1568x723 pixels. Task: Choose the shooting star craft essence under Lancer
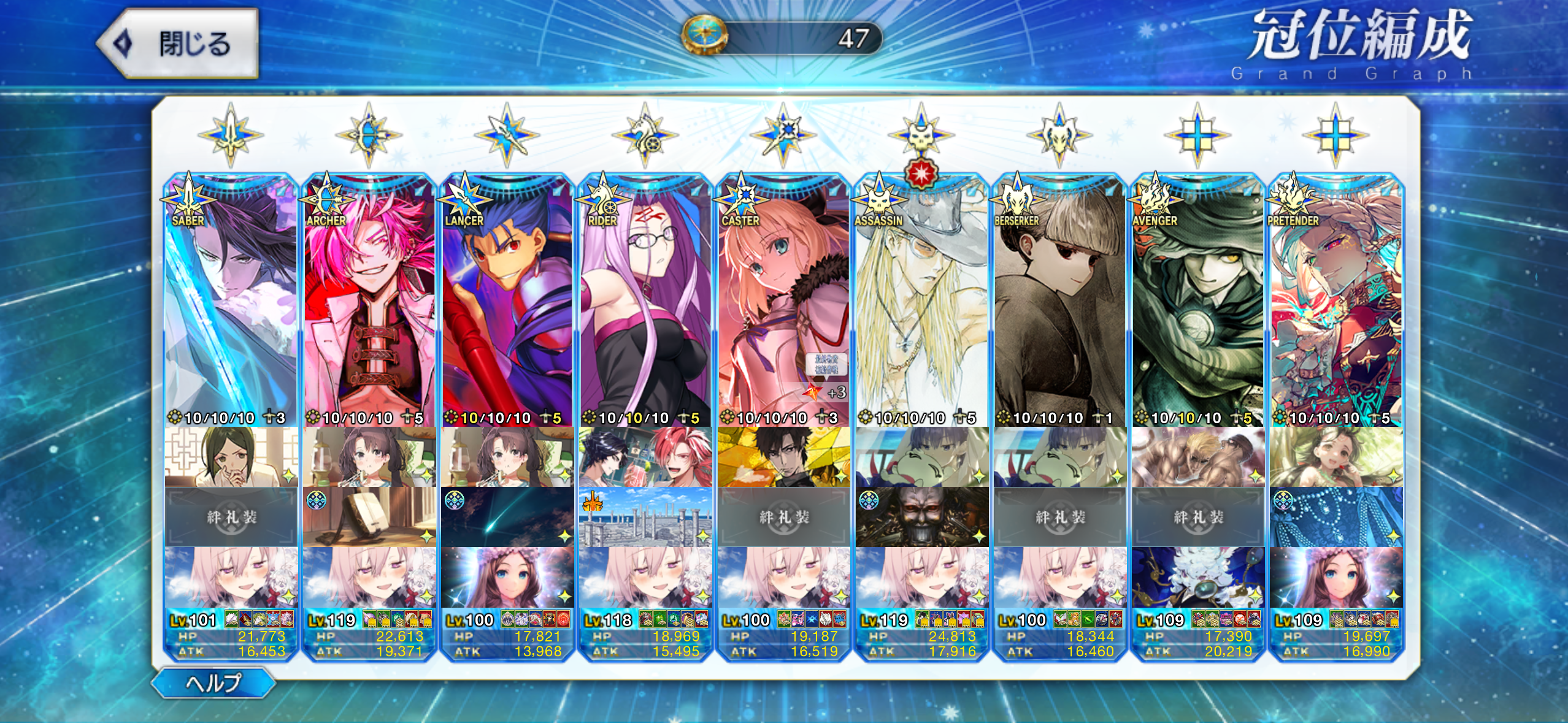(507, 517)
